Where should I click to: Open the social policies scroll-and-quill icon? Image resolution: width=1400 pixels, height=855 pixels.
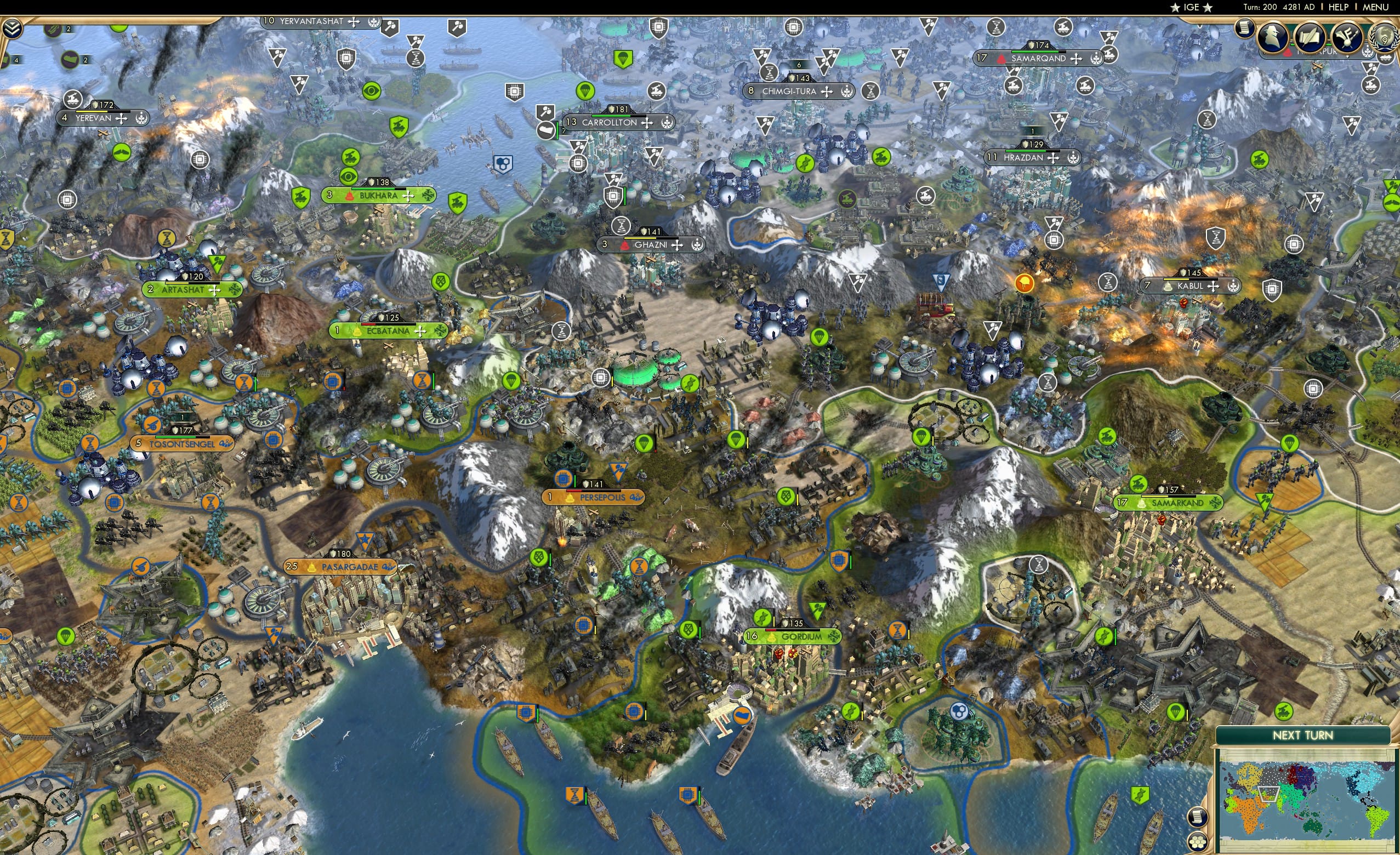[x=1310, y=38]
